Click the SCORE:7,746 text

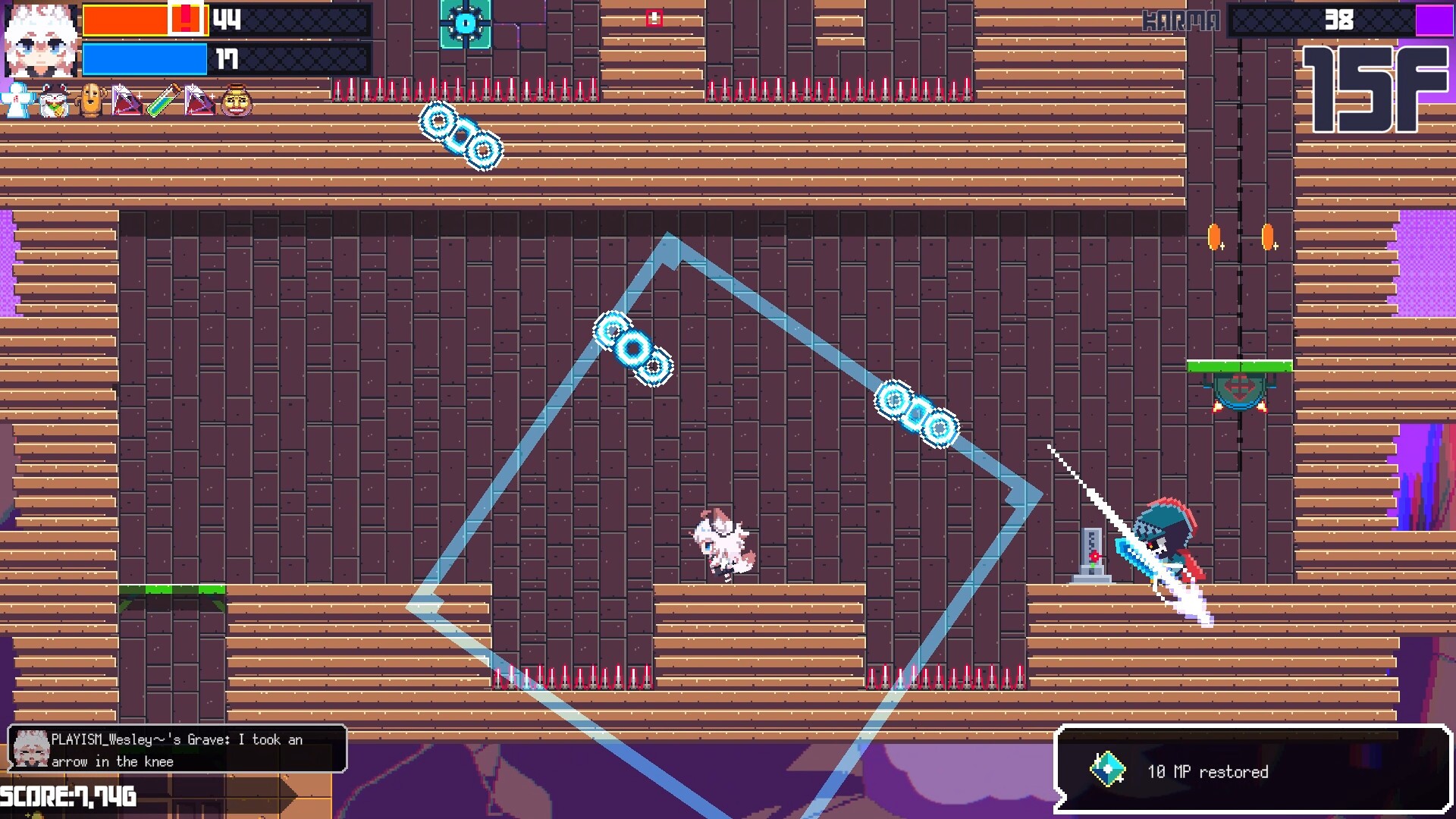[x=67, y=797]
